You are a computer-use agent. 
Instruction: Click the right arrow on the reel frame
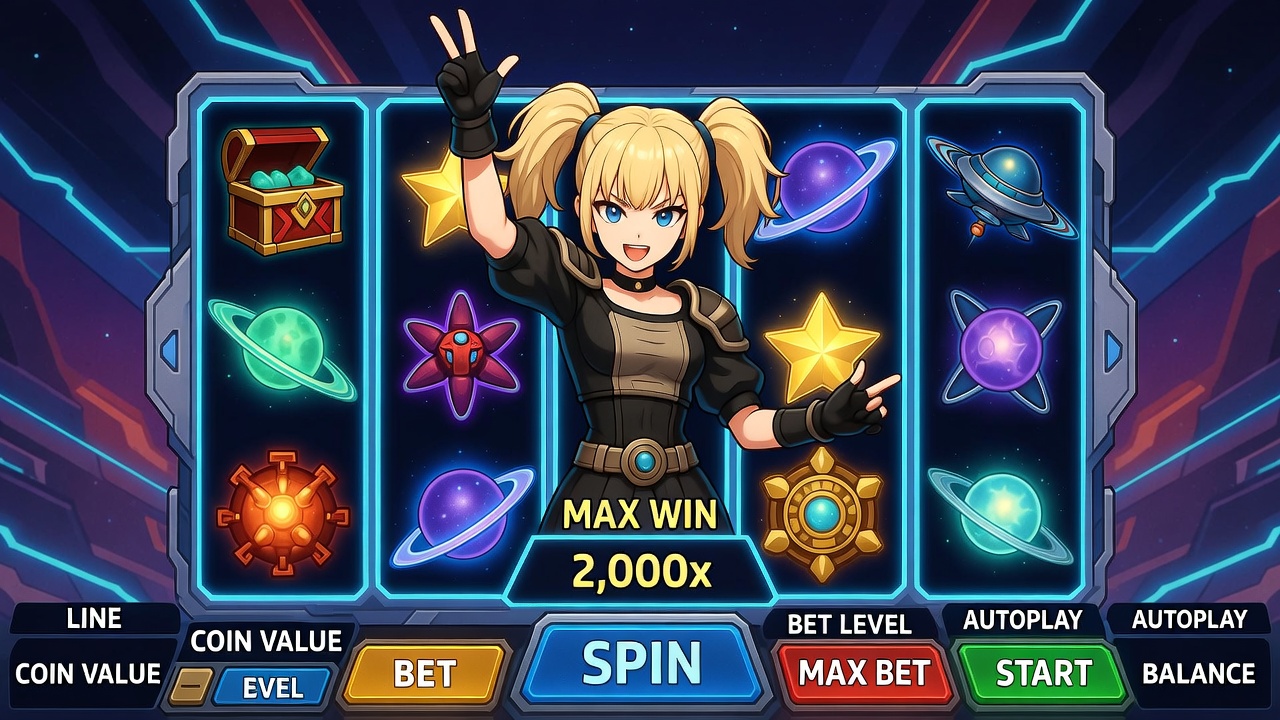[x=1113, y=350]
